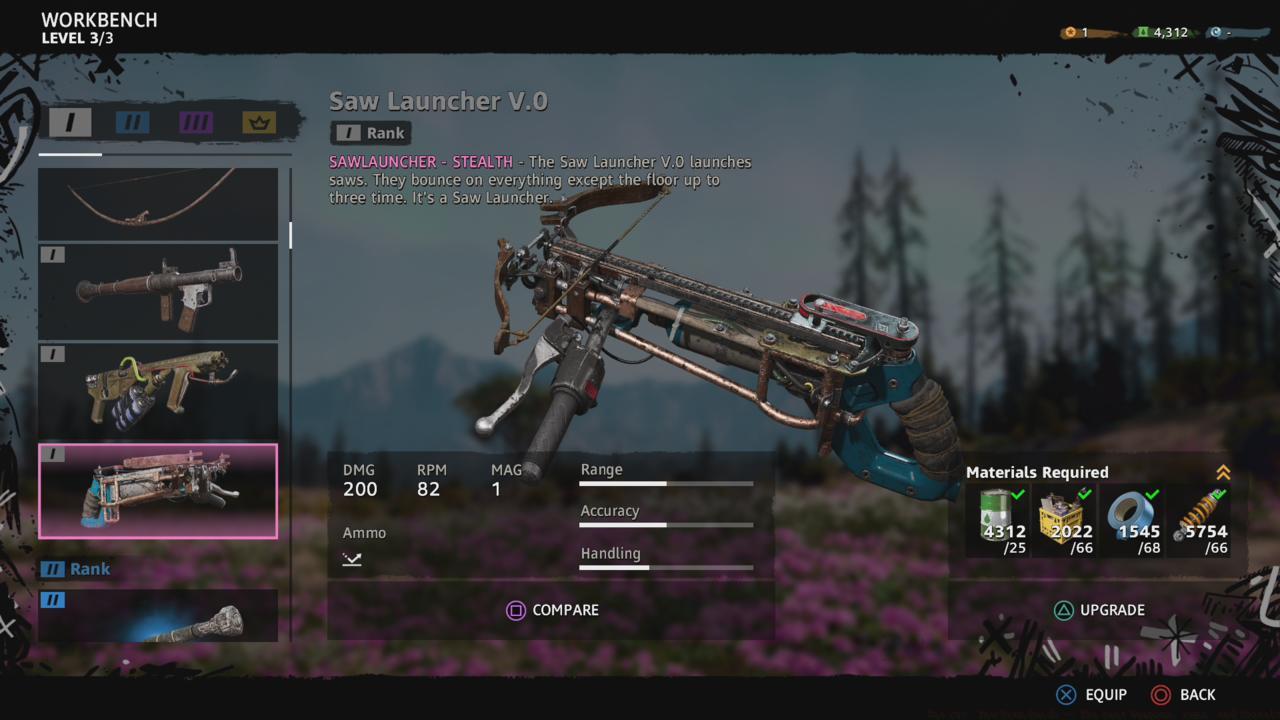Click the spring material icon
The height and width of the screenshot is (720, 1280).
coord(1198,512)
